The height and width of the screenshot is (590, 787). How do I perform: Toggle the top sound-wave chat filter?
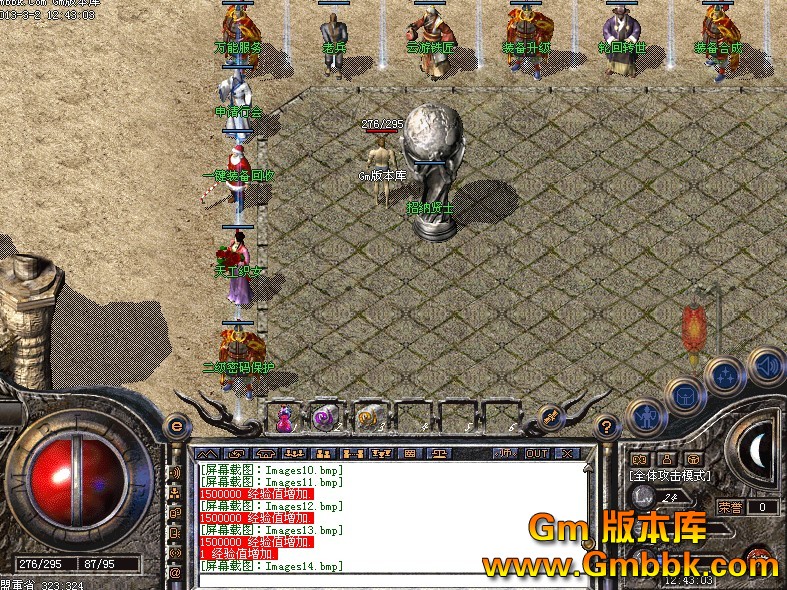click(x=175, y=472)
